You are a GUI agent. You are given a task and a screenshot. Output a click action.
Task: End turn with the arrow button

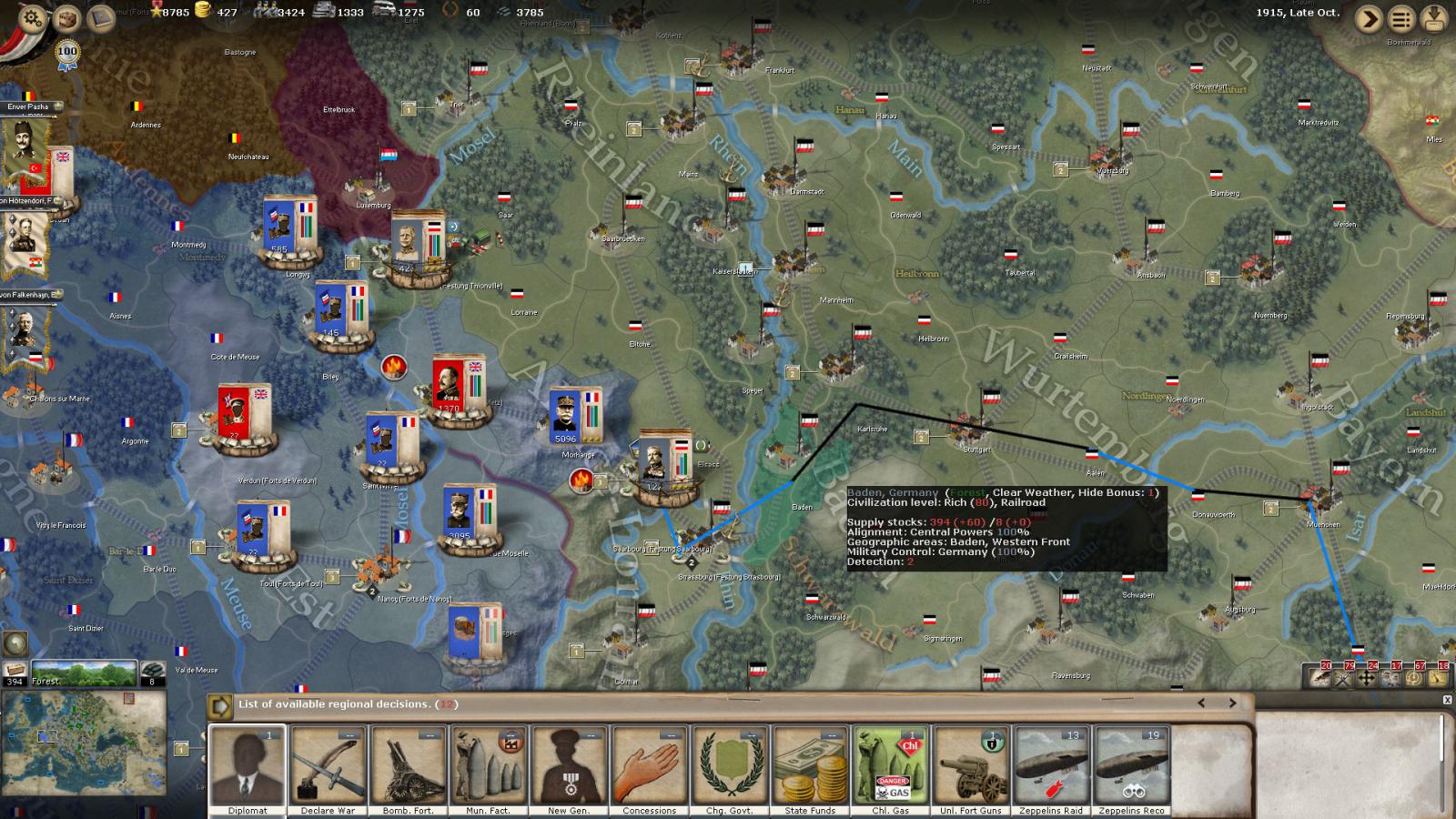click(1368, 18)
